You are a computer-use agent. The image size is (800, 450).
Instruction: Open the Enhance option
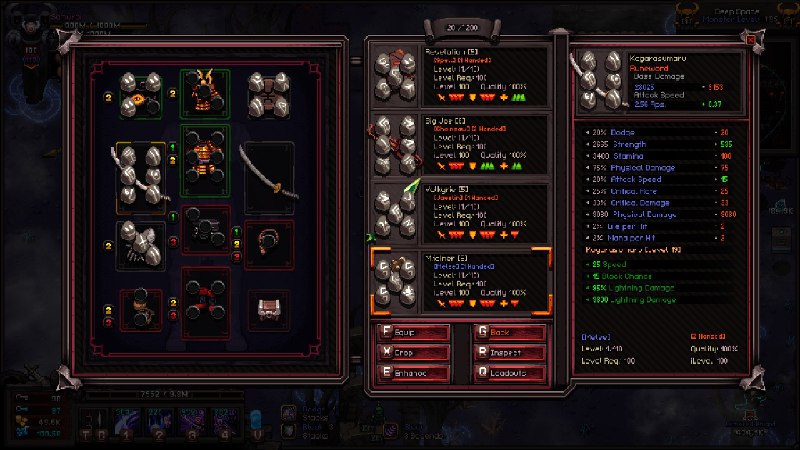(x=411, y=373)
